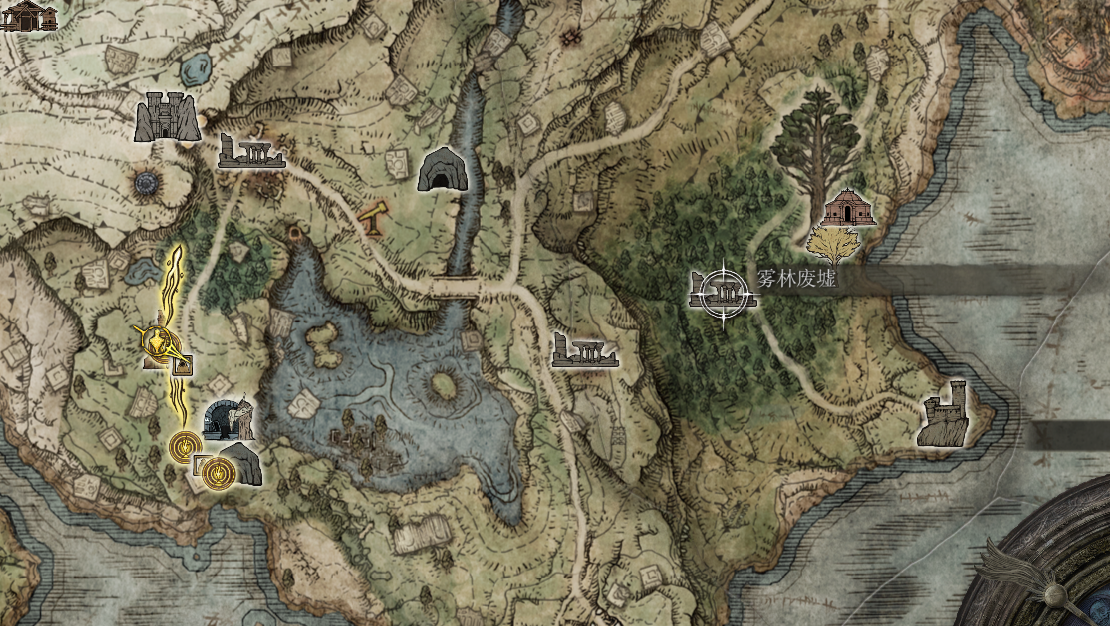This screenshot has width=1110, height=626.
Task: Select the ruins marker beside the fortress gate
Action: click(251, 152)
